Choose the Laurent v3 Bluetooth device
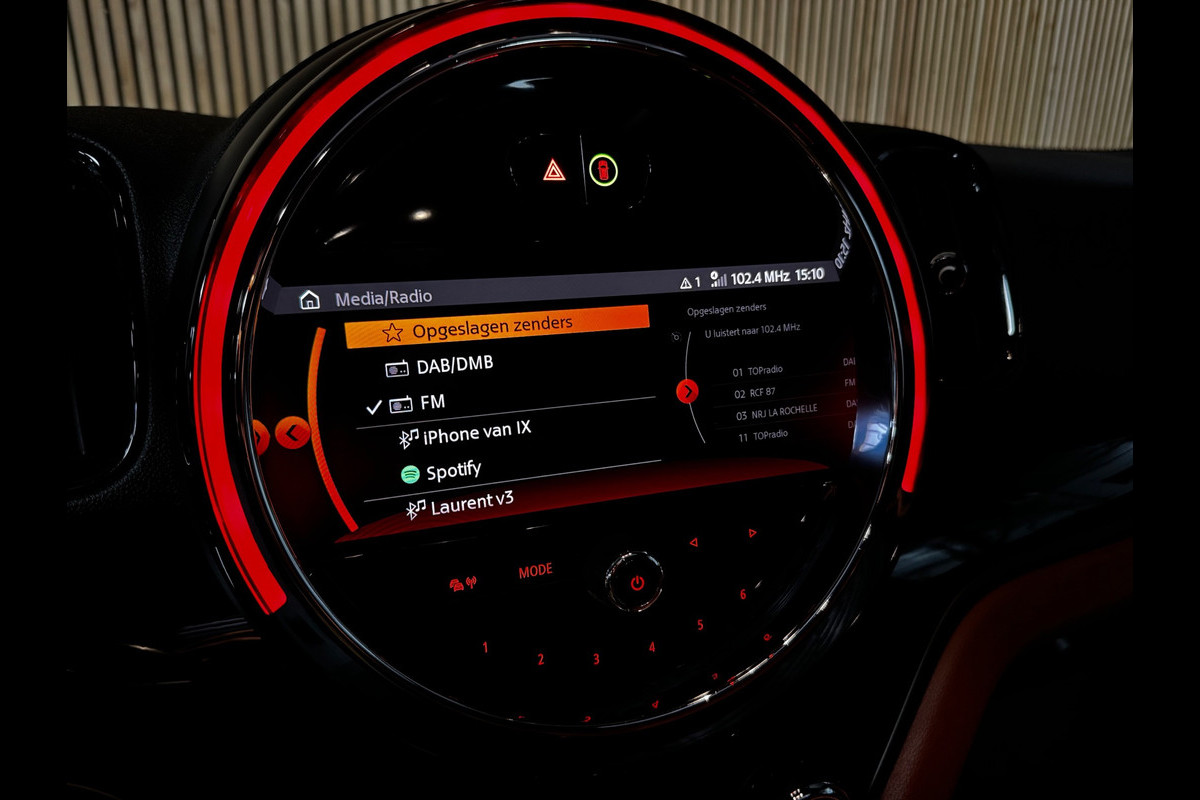The width and height of the screenshot is (1200, 800). pyautogui.click(x=472, y=504)
